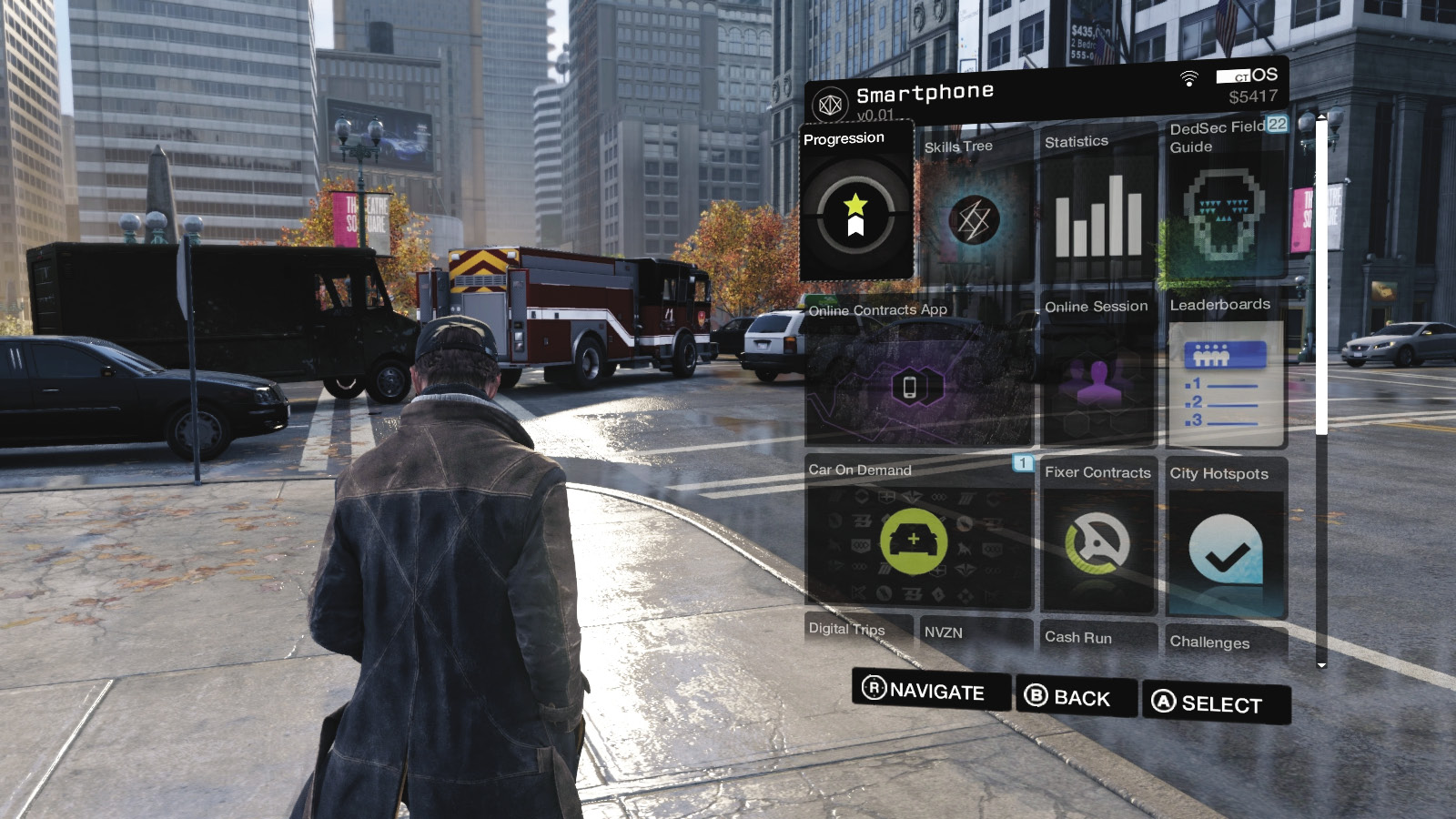Choose the Cash Run app
1456x819 pixels.
pos(1098,638)
